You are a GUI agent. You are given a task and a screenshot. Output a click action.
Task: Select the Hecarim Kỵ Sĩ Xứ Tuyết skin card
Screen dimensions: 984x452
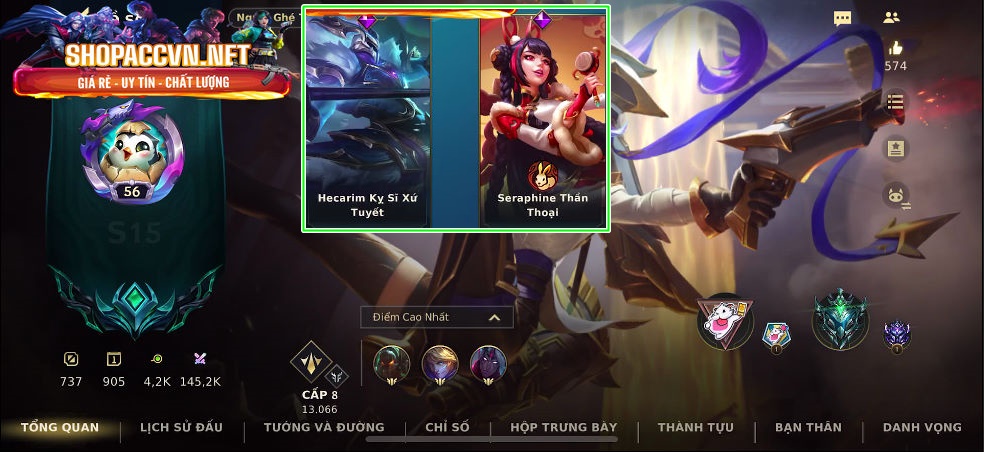coord(367,120)
